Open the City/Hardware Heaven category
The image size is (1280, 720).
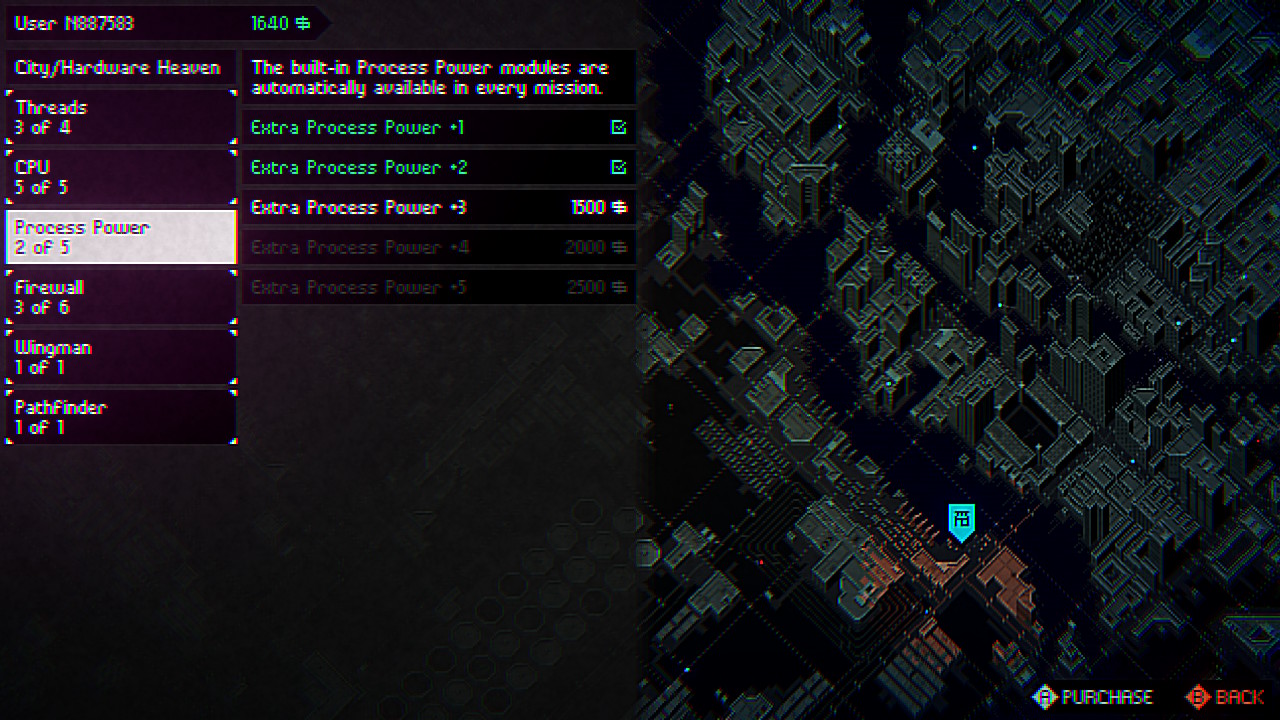120,67
